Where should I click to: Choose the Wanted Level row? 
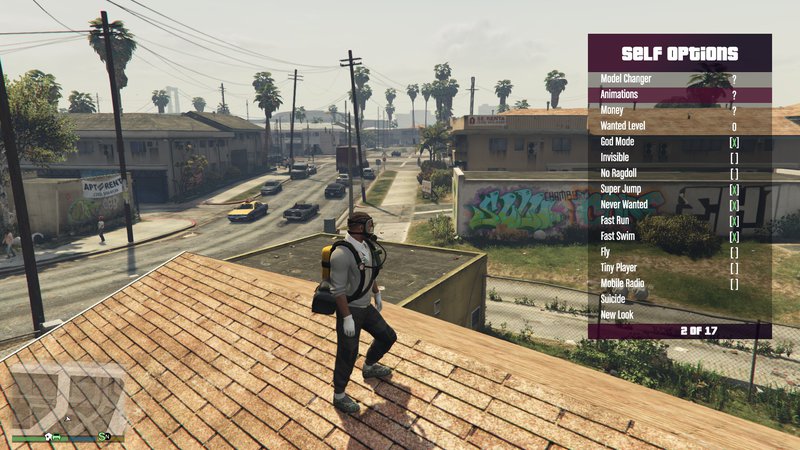click(x=680, y=127)
